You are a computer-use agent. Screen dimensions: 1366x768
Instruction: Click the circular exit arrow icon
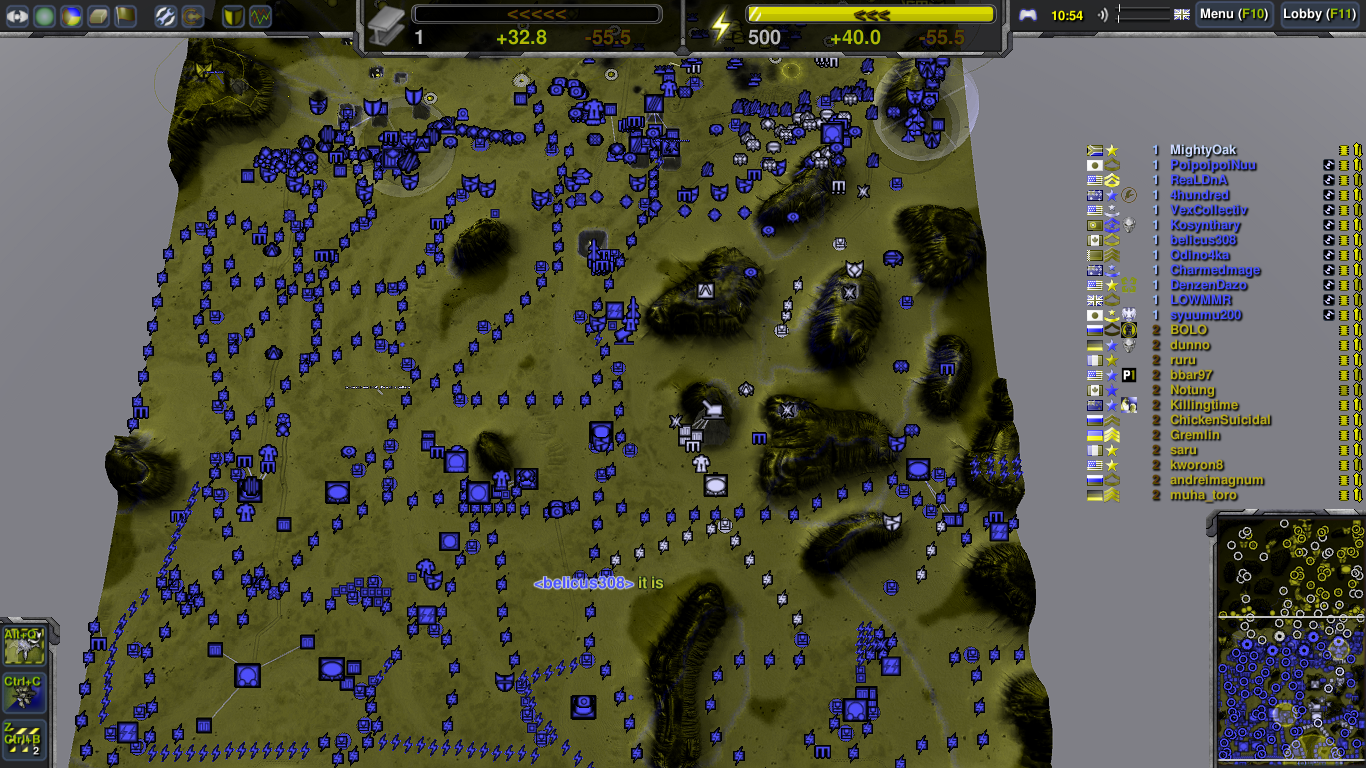point(192,16)
